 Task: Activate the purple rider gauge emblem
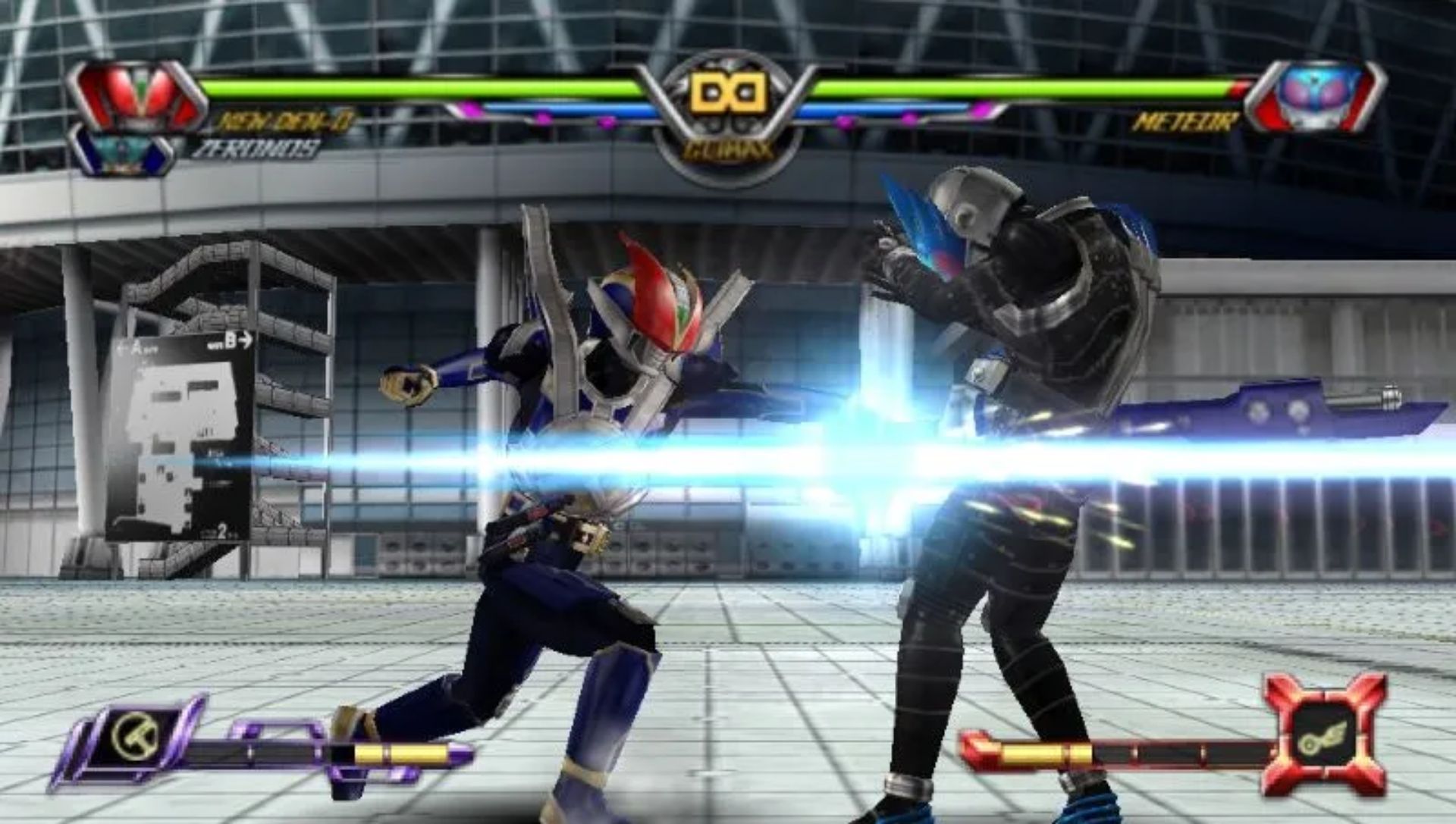point(135,734)
